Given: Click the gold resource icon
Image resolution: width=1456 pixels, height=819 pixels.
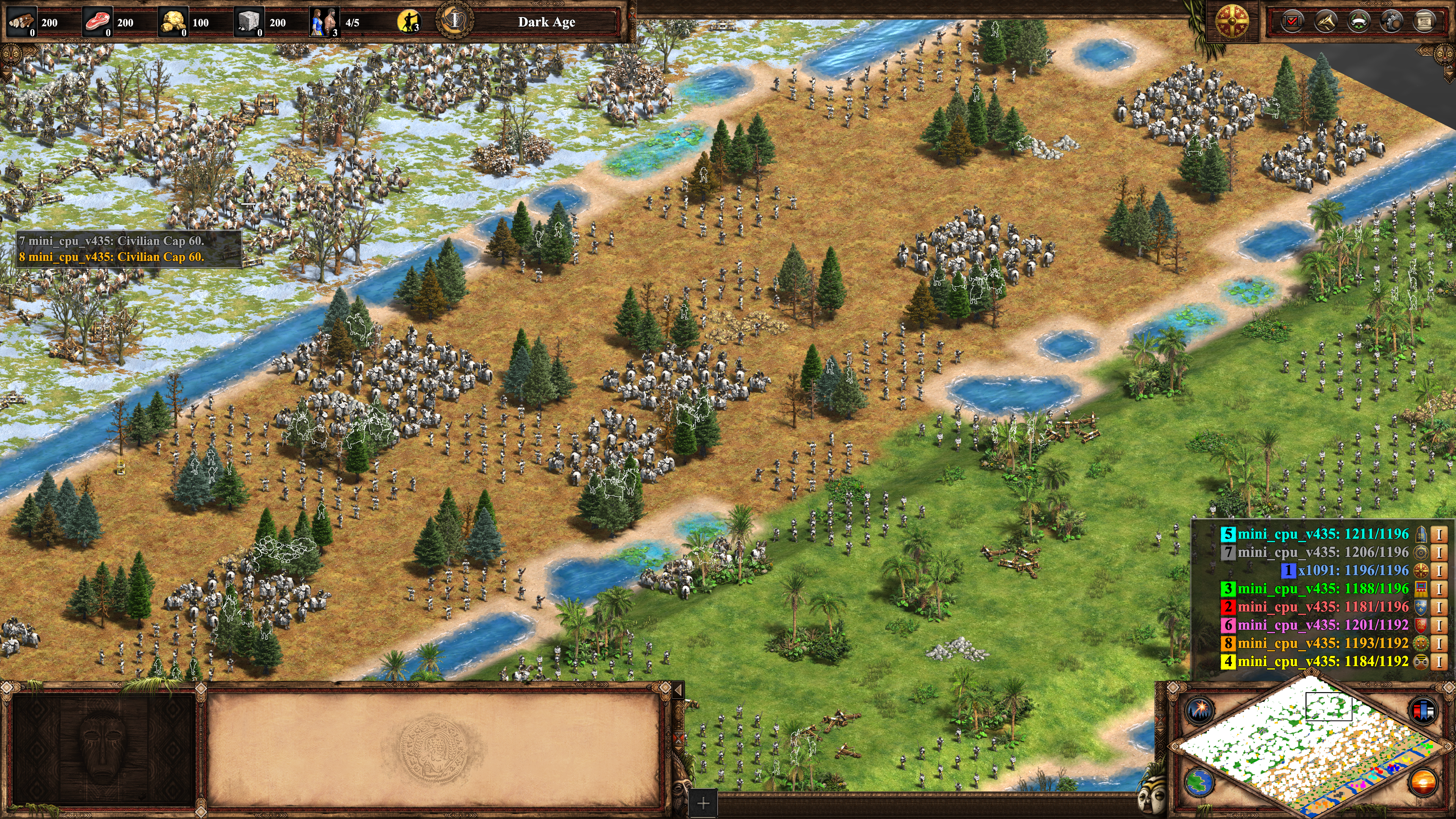Looking at the screenshot, I should [x=173, y=22].
